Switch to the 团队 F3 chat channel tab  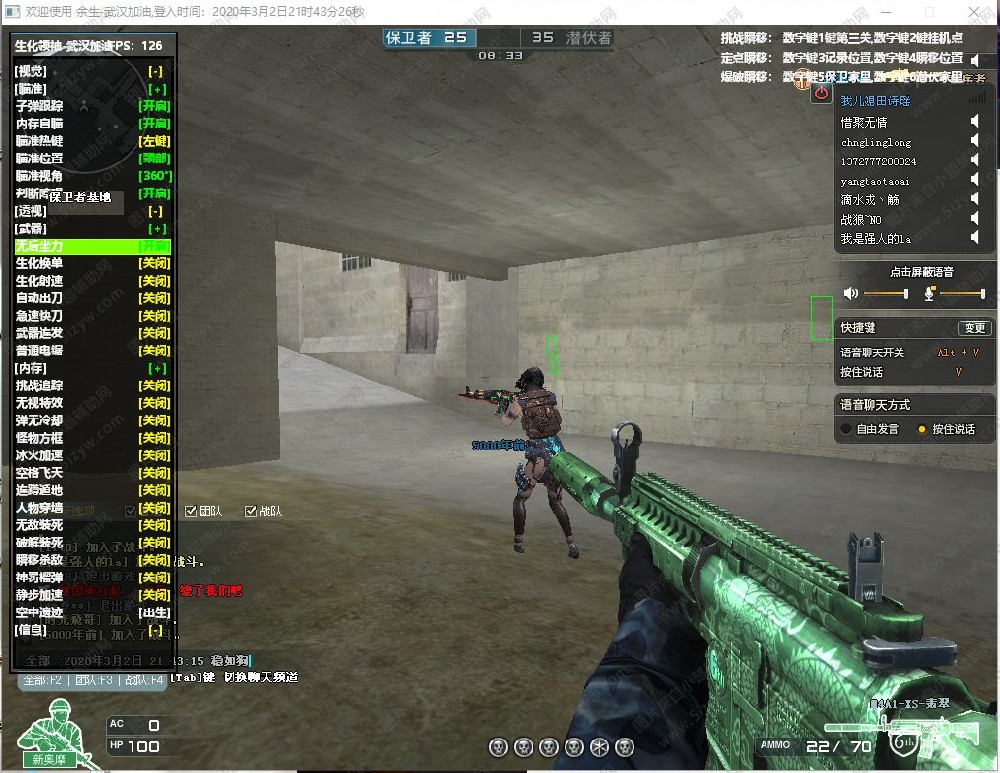pyautogui.click(x=92, y=680)
